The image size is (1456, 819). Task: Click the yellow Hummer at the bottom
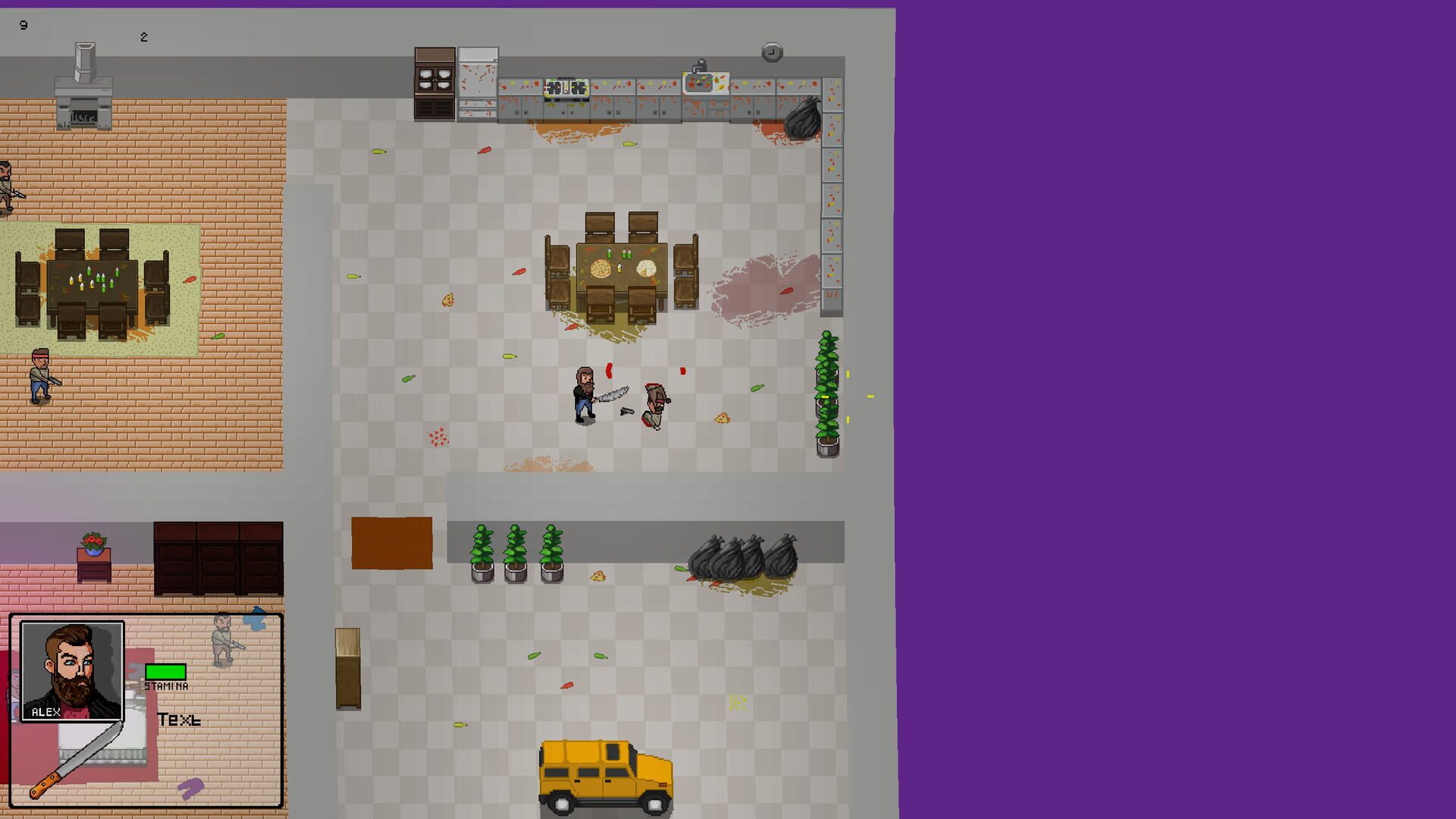tap(603, 773)
